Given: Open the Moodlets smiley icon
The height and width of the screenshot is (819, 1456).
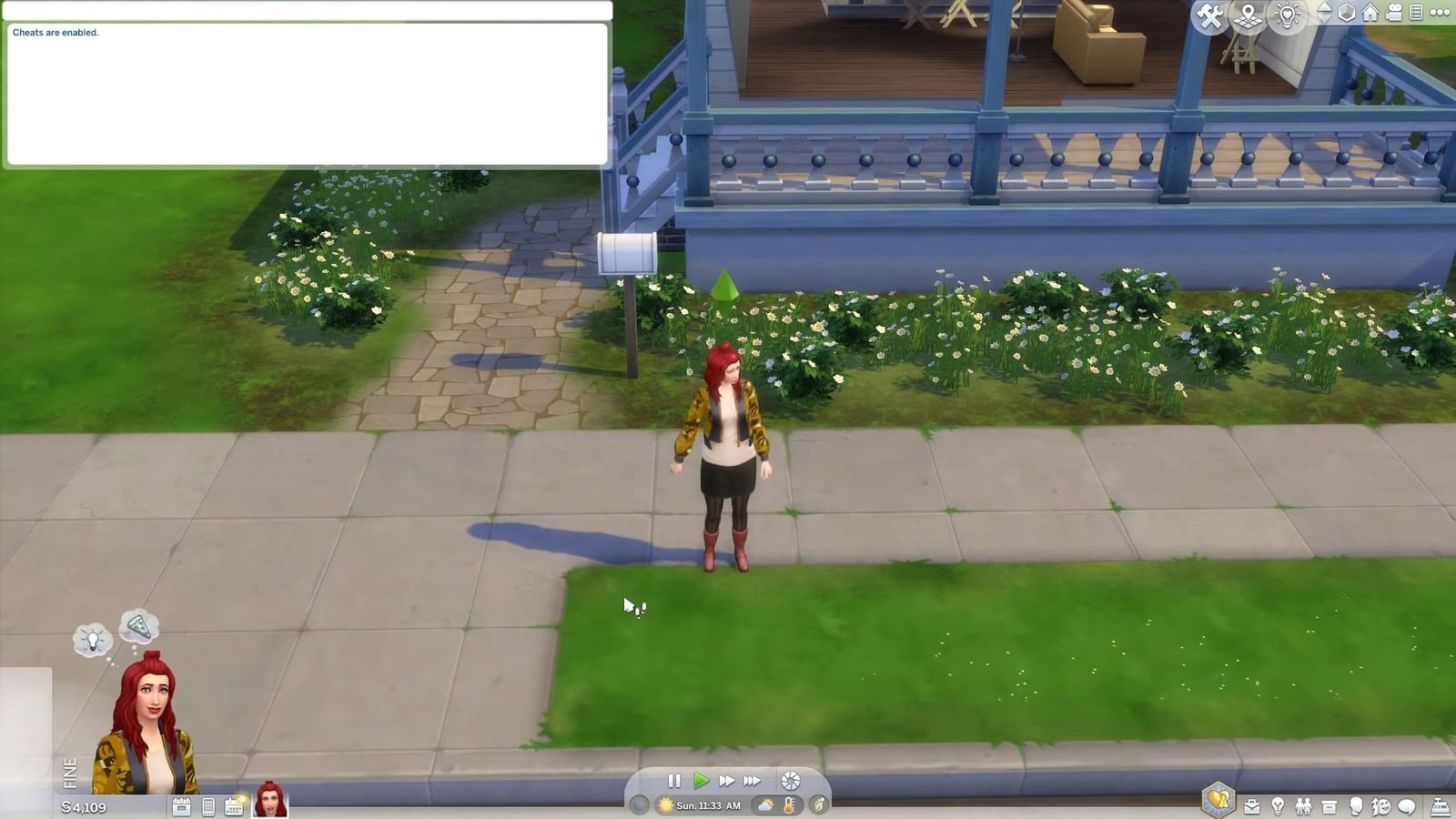Looking at the screenshot, I should (1380, 807).
